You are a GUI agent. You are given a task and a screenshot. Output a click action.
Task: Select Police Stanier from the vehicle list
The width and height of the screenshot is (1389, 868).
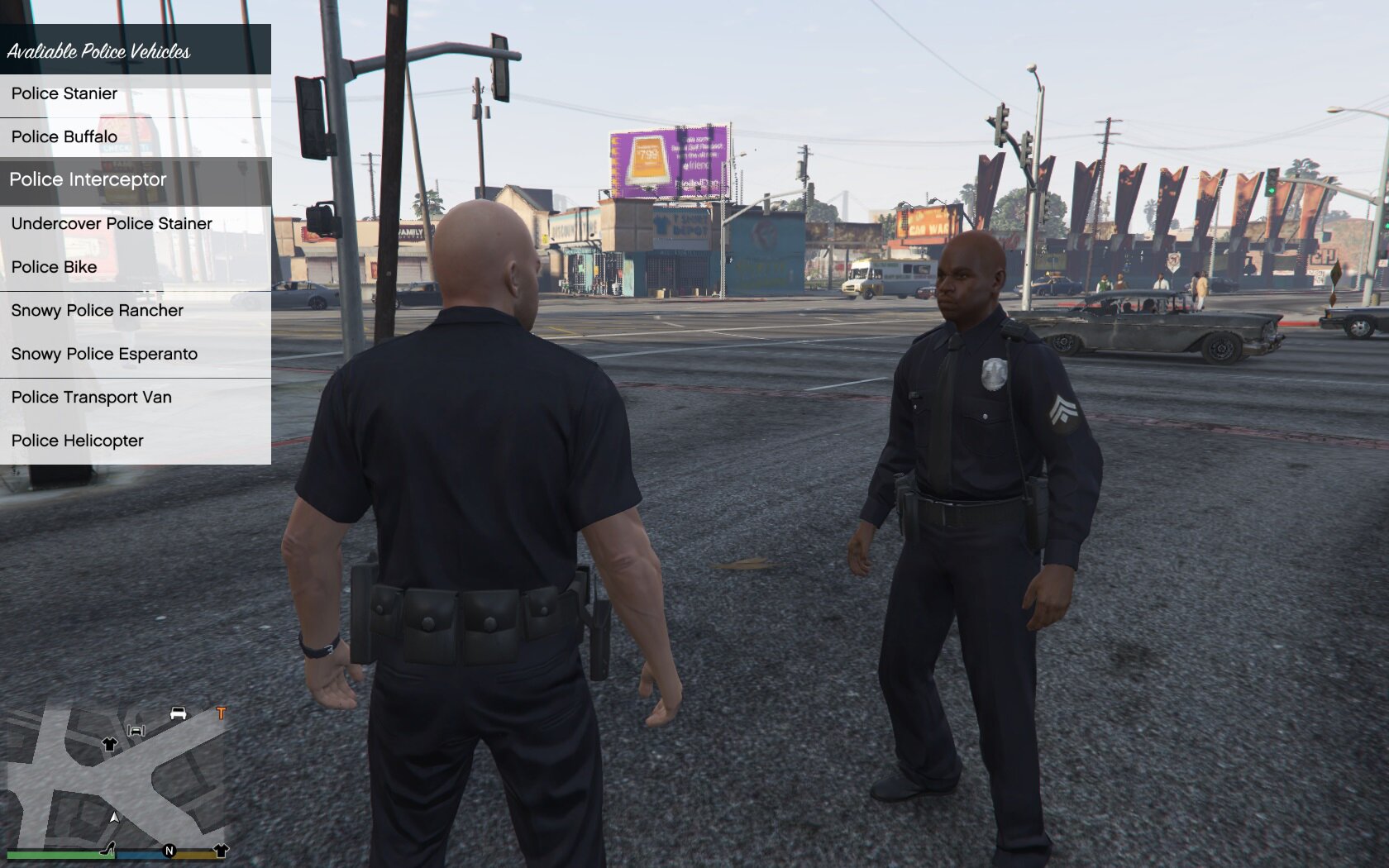(x=64, y=93)
